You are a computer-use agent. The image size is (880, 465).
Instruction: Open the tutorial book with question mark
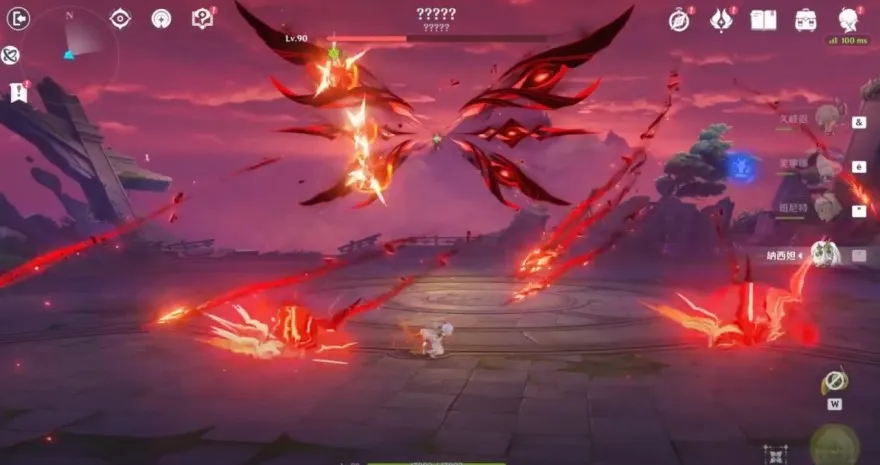pos(202,18)
